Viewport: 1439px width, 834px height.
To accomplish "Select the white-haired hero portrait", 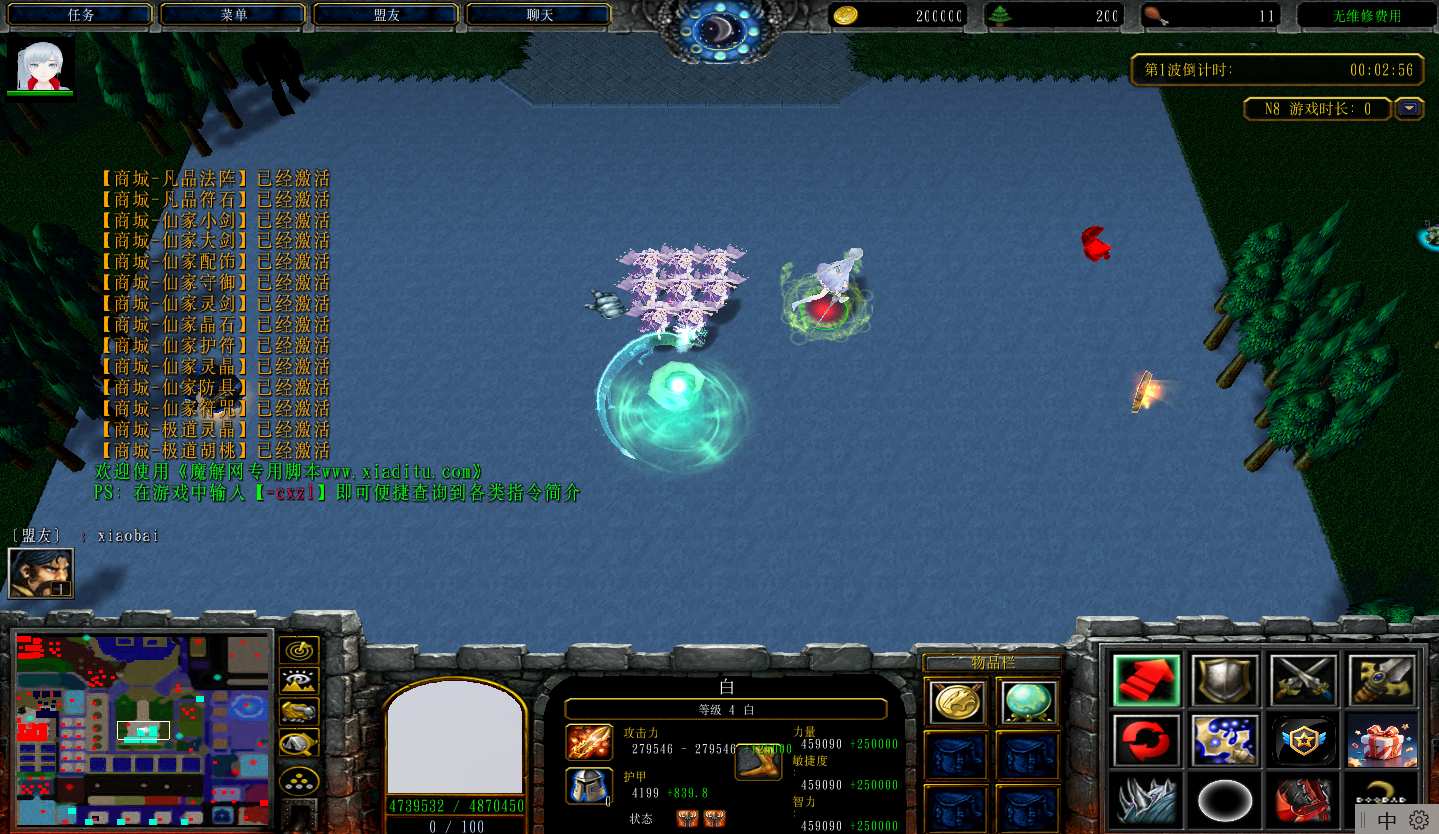I will (41, 66).
